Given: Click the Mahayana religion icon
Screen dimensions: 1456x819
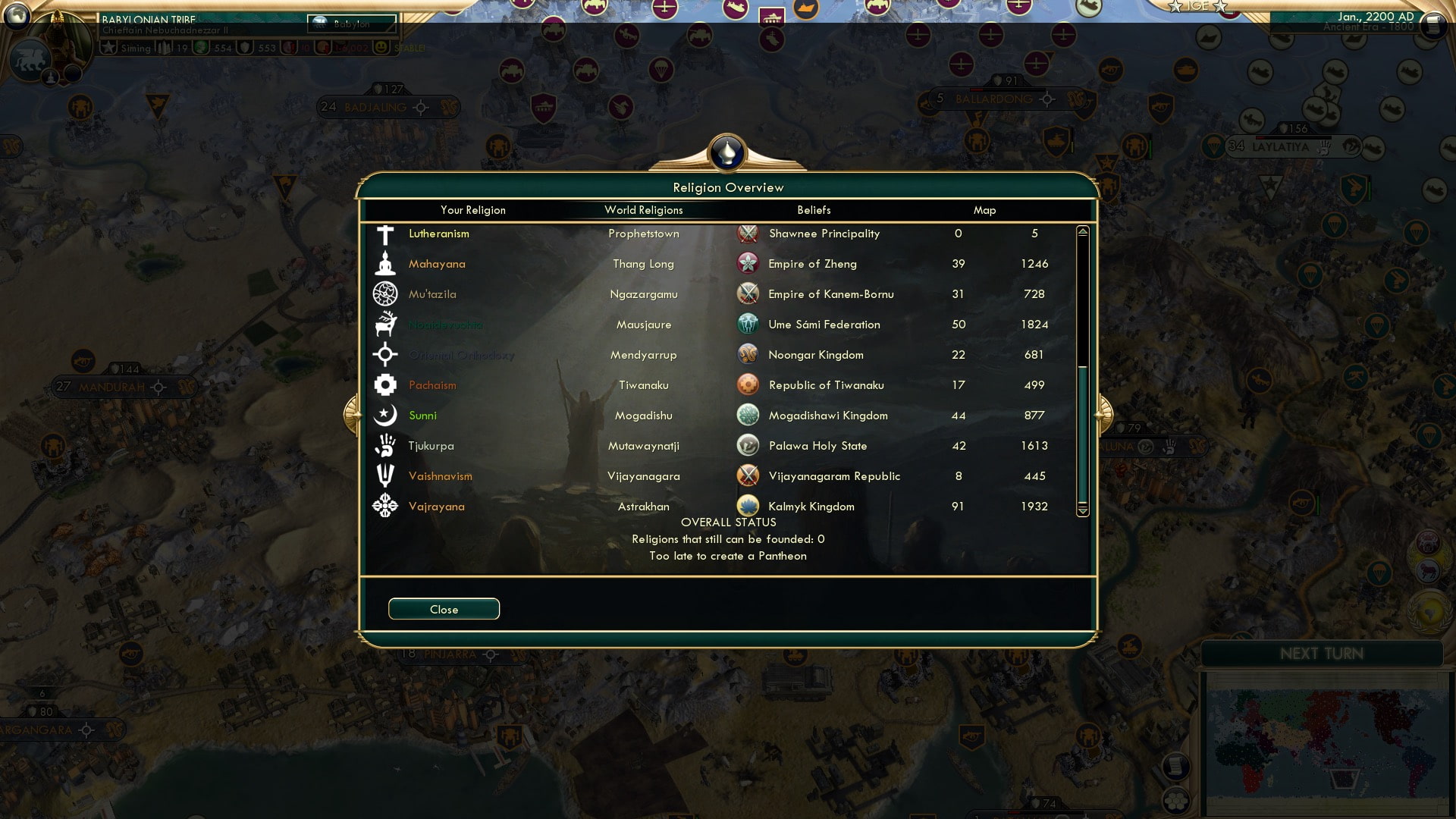Looking at the screenshot, I should coord(386,263).
